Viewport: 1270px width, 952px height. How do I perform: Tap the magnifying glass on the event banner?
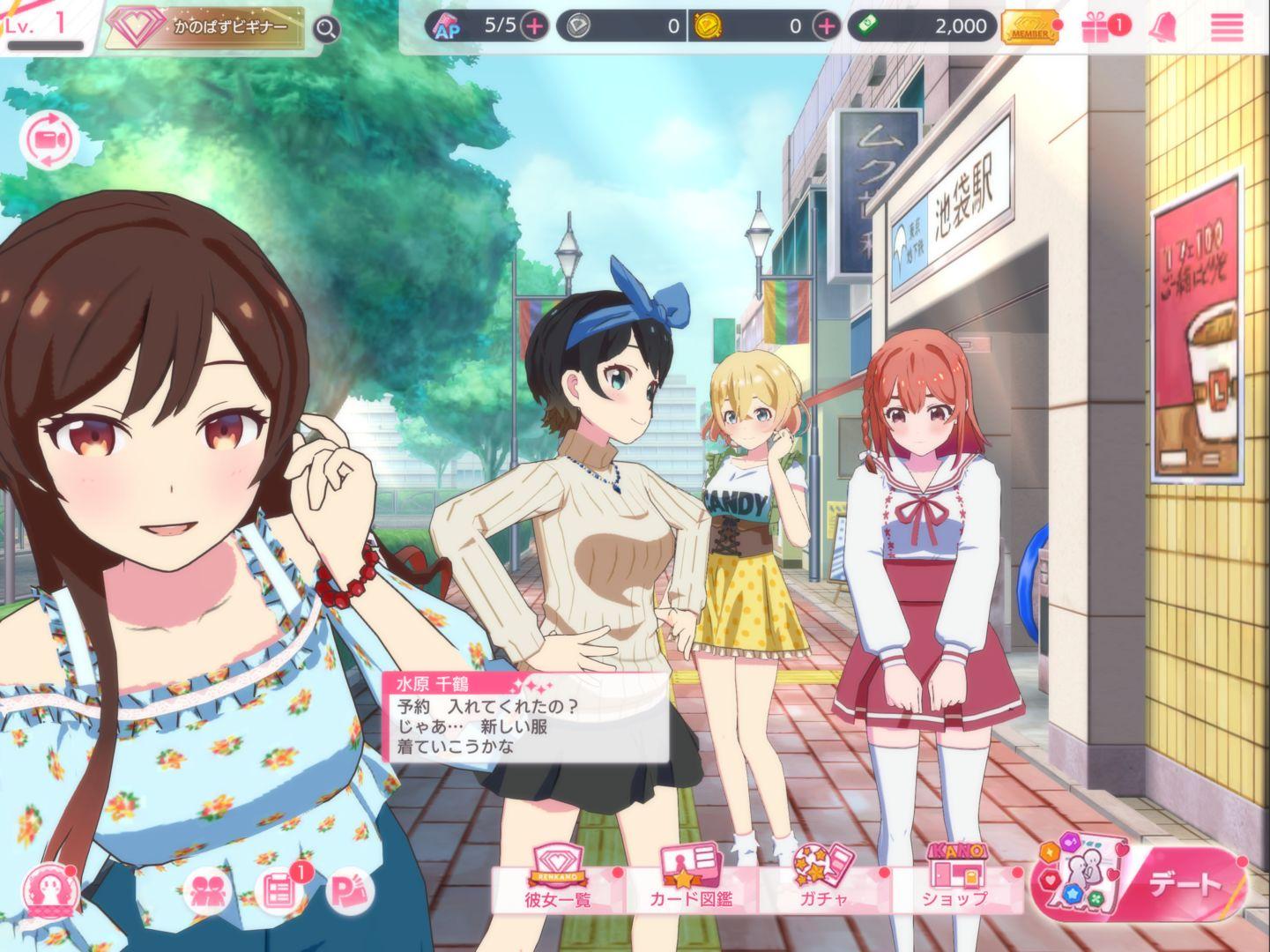tap(325, 27)
